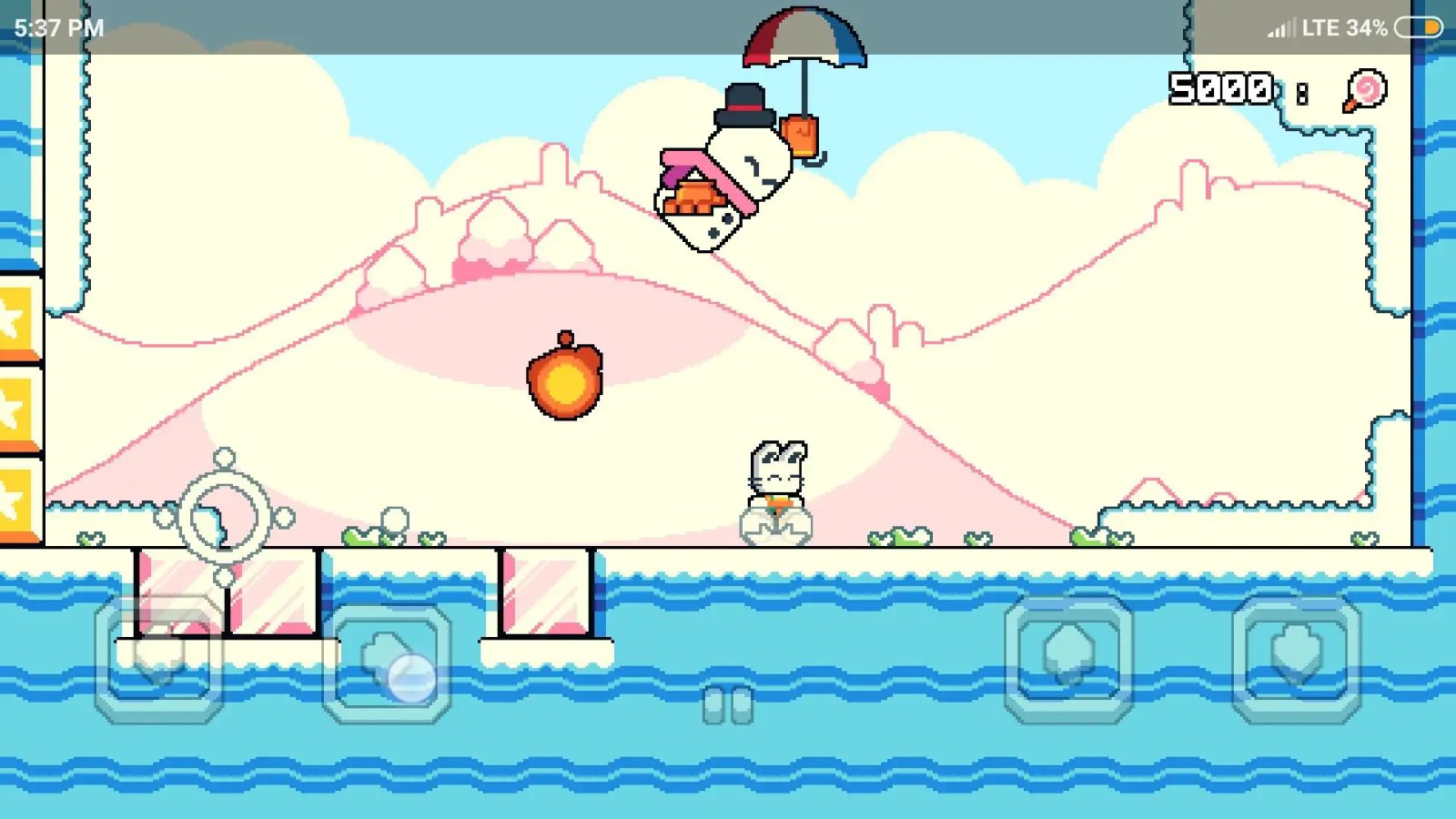Tap the bottom star block on left edge

pos(18,496)
